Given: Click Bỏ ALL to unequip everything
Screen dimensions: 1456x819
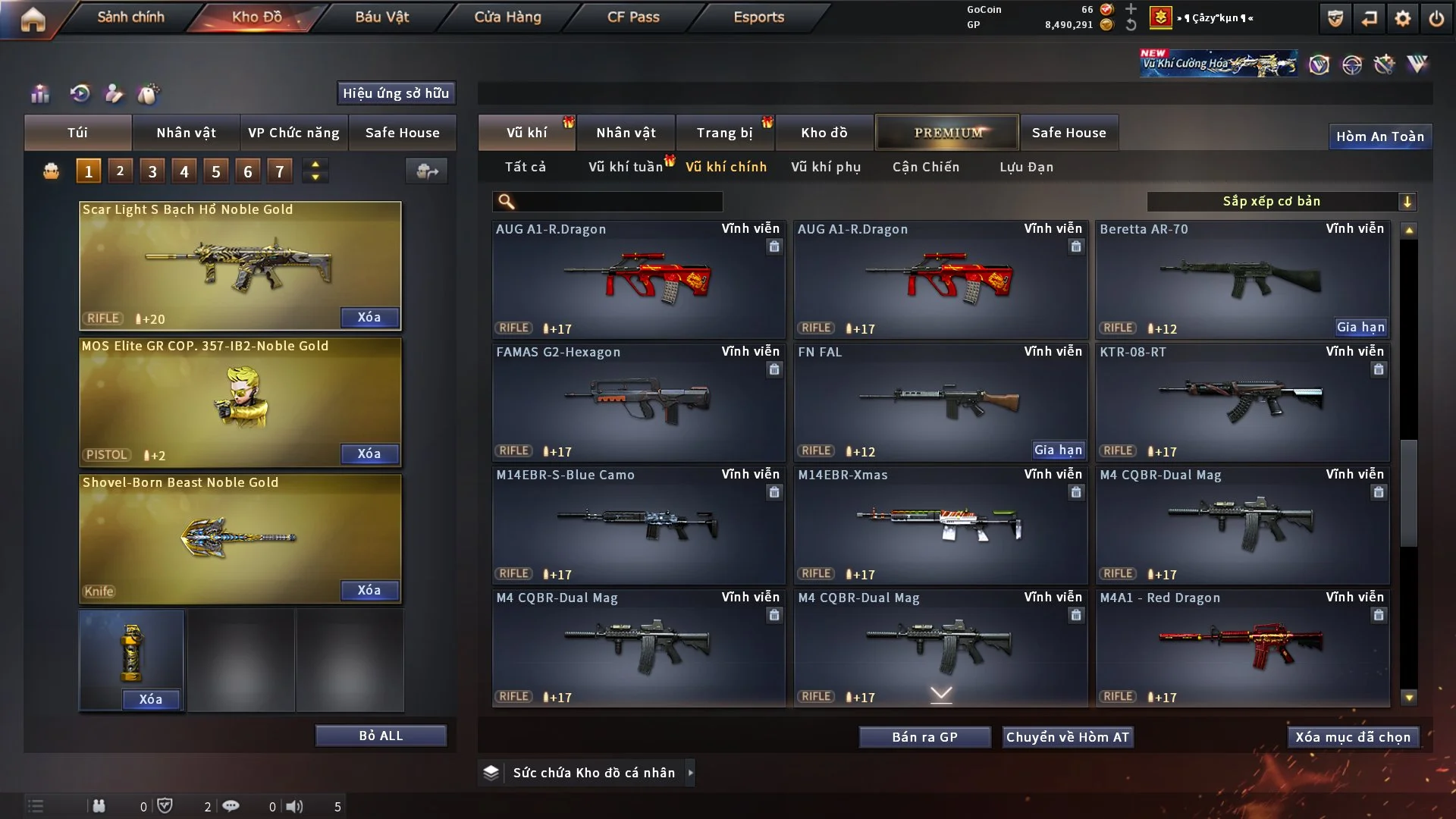Looking at the screenshot, I should coord(381,736).
